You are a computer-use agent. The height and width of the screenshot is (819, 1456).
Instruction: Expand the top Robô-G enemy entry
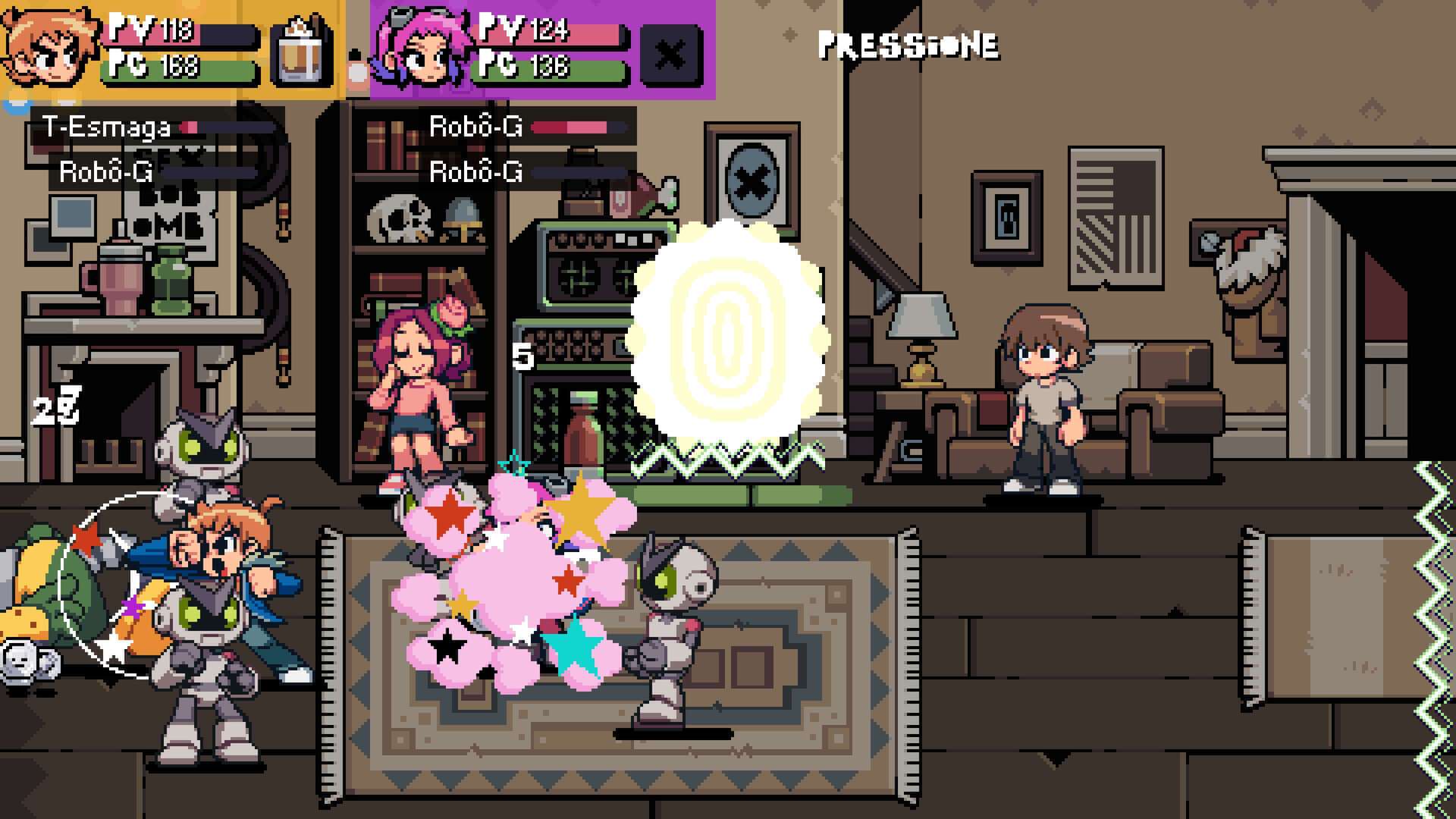(x=474, y=127)
